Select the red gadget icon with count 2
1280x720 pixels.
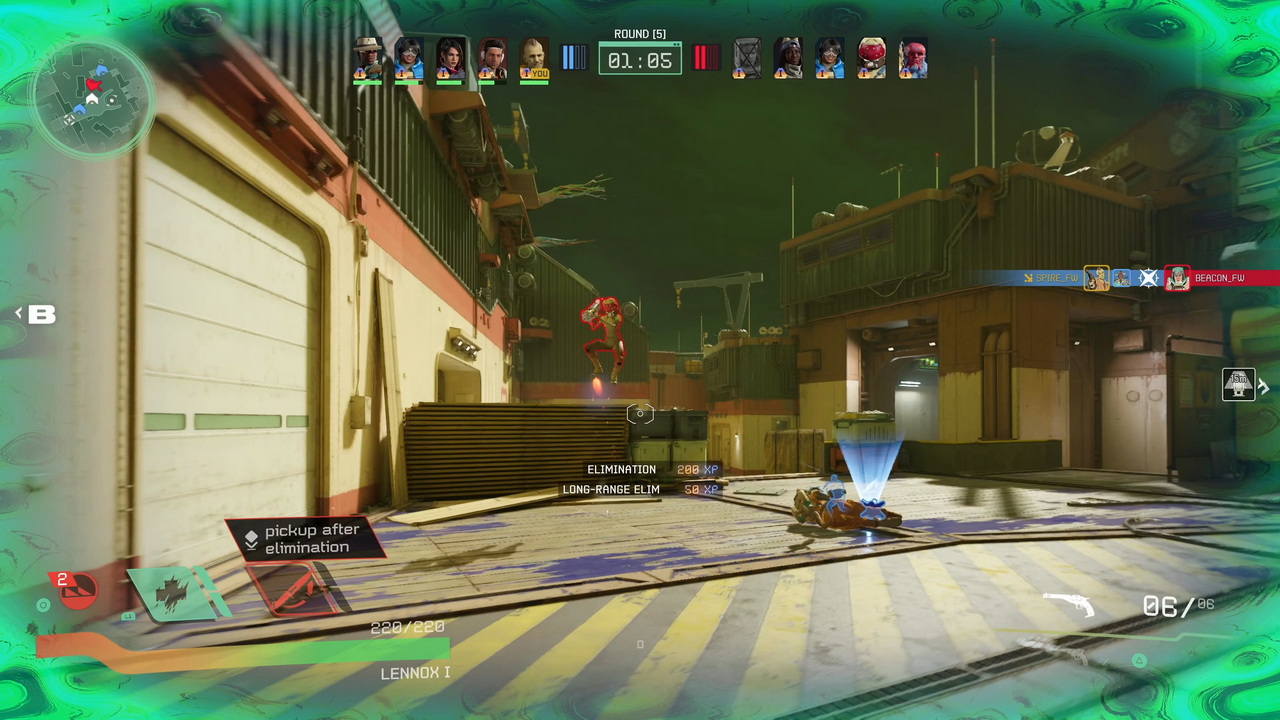tap(76, 588)
